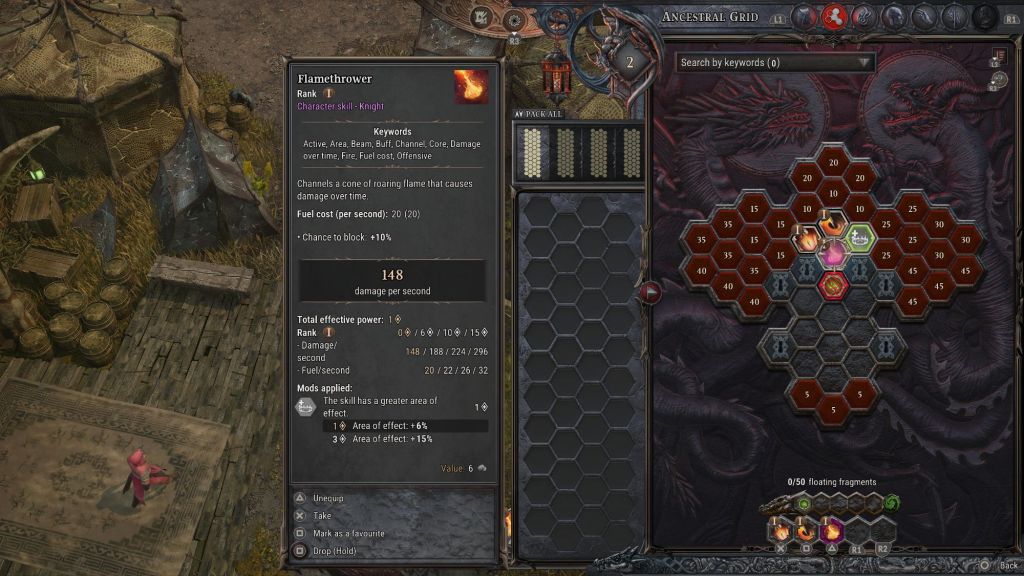Select the green area-of-effect mod hexagon
1024x576 pixels.
858,238
